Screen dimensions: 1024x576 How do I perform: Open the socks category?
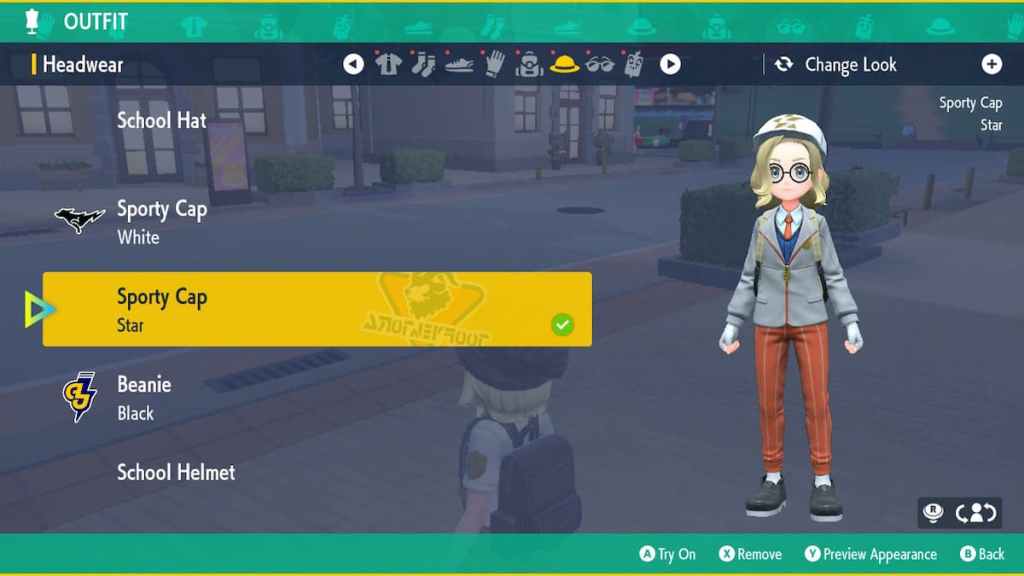coord(423,65)
